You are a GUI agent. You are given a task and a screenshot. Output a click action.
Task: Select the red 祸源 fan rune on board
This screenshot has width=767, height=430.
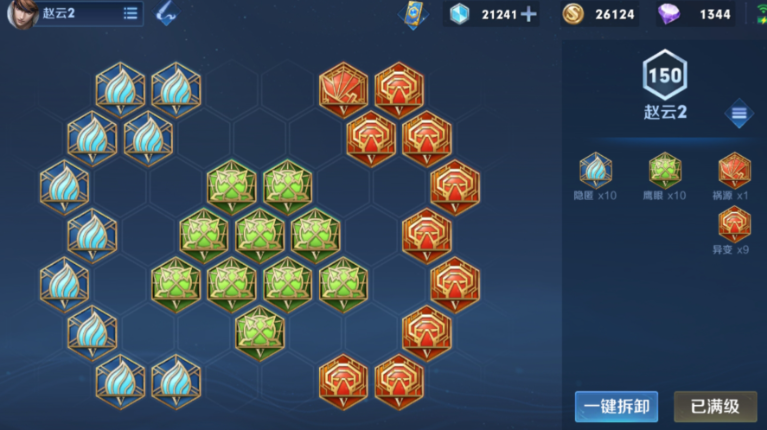pyautogui.click(x=343, y=89)
